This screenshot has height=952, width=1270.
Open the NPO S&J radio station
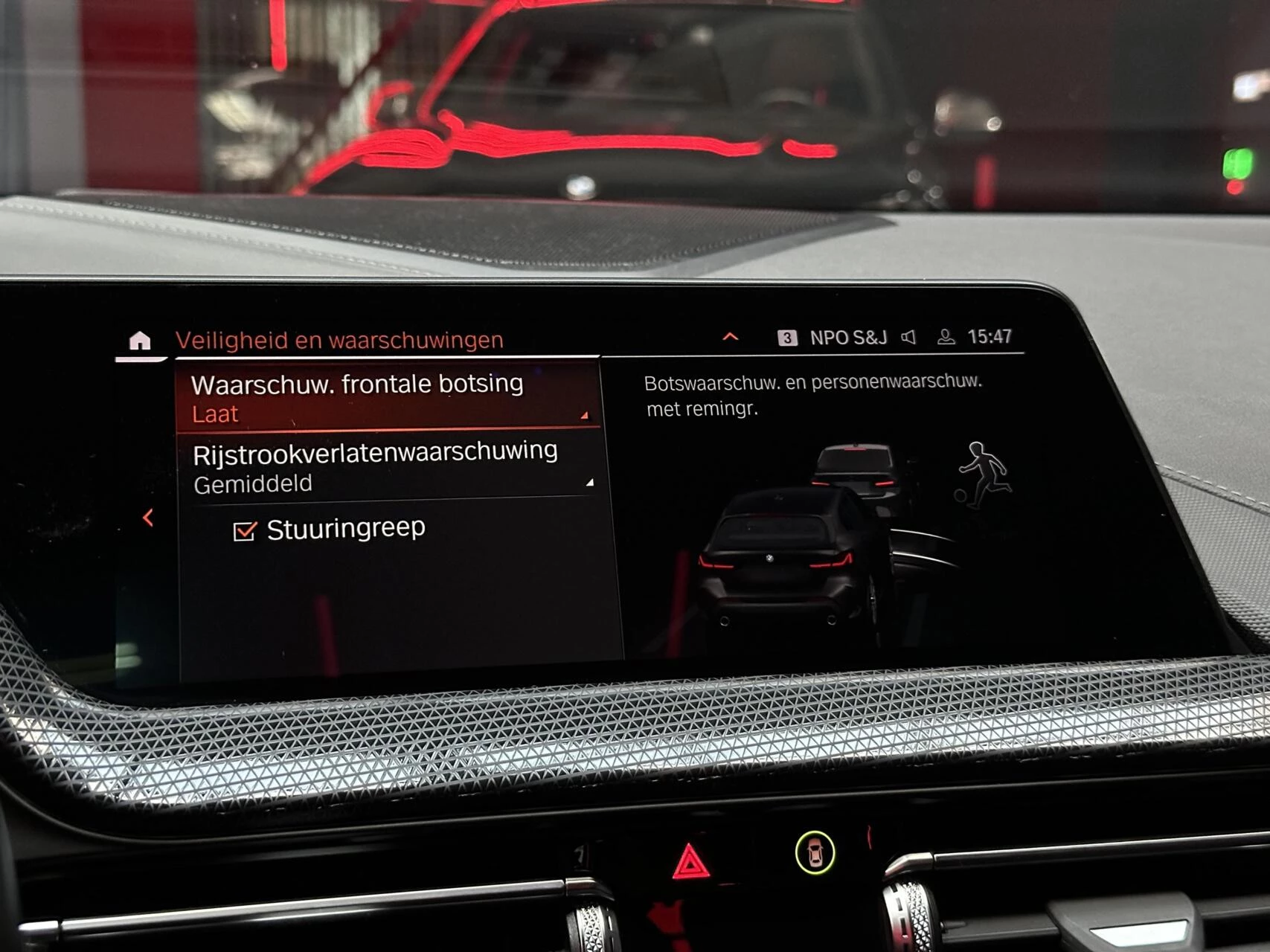(x=847, y=338)
